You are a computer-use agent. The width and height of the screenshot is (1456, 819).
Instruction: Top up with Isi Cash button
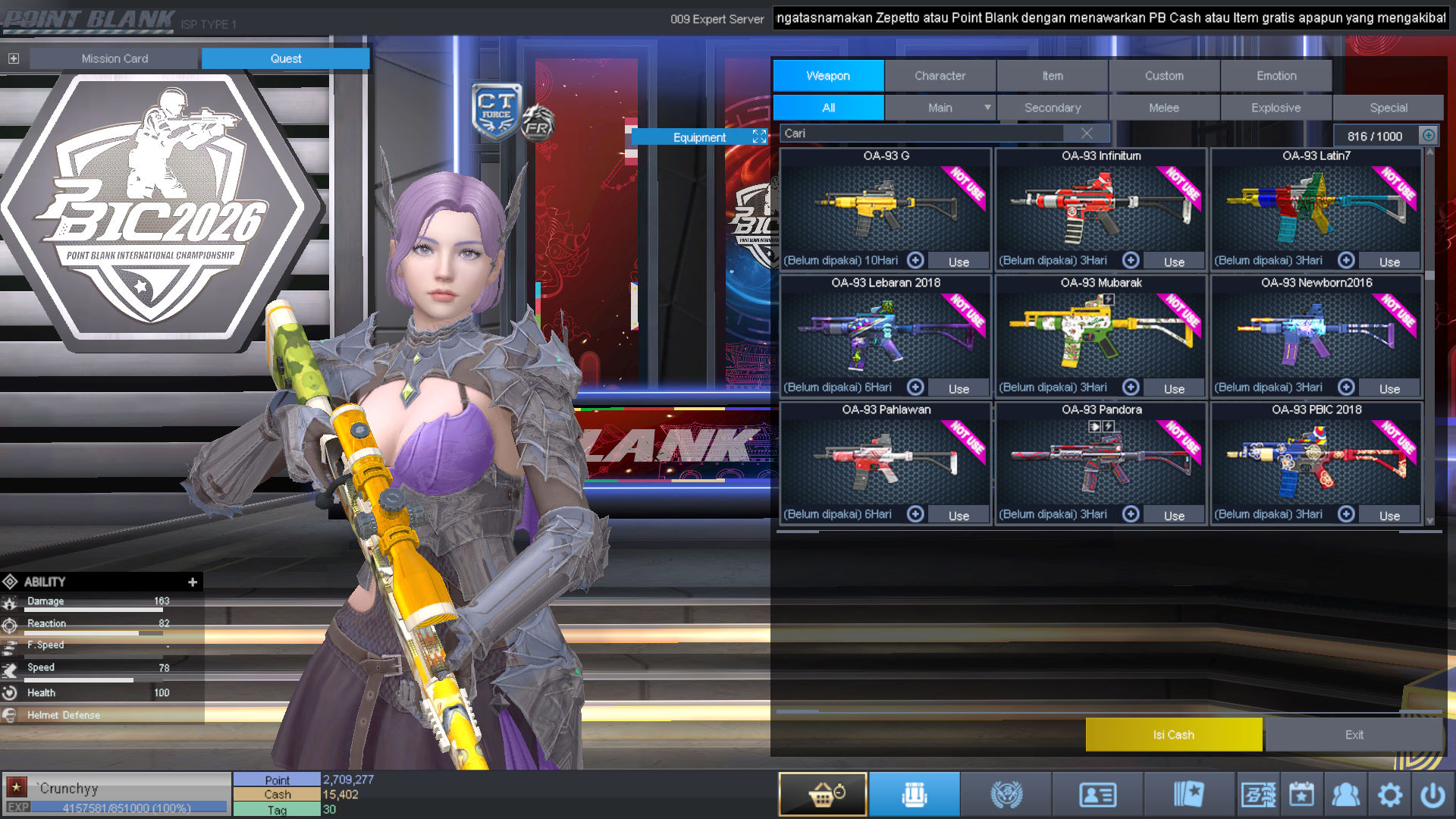(x=1173, y=735)
